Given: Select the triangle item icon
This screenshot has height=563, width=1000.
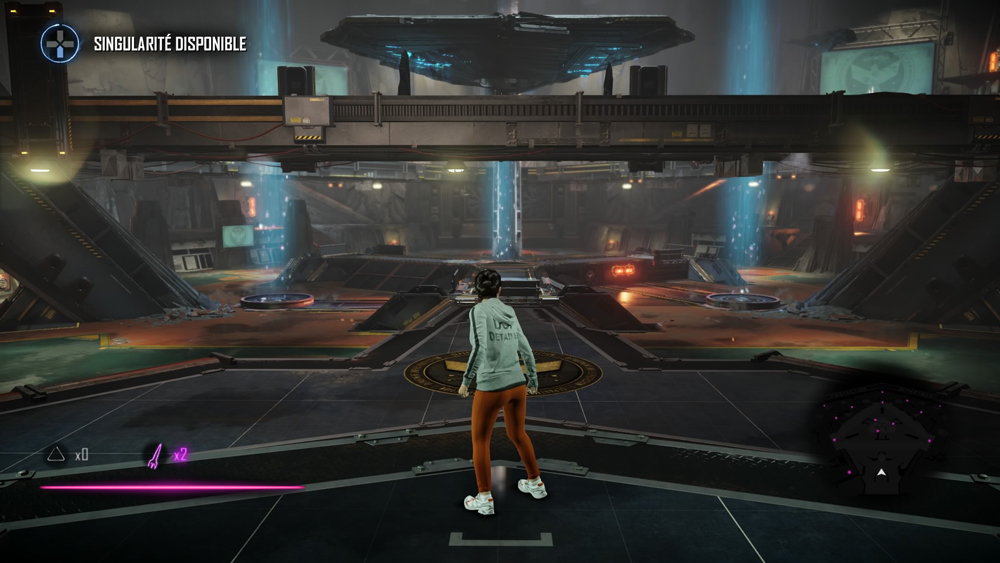Looking at the screenshot, I should pos(57,455).
